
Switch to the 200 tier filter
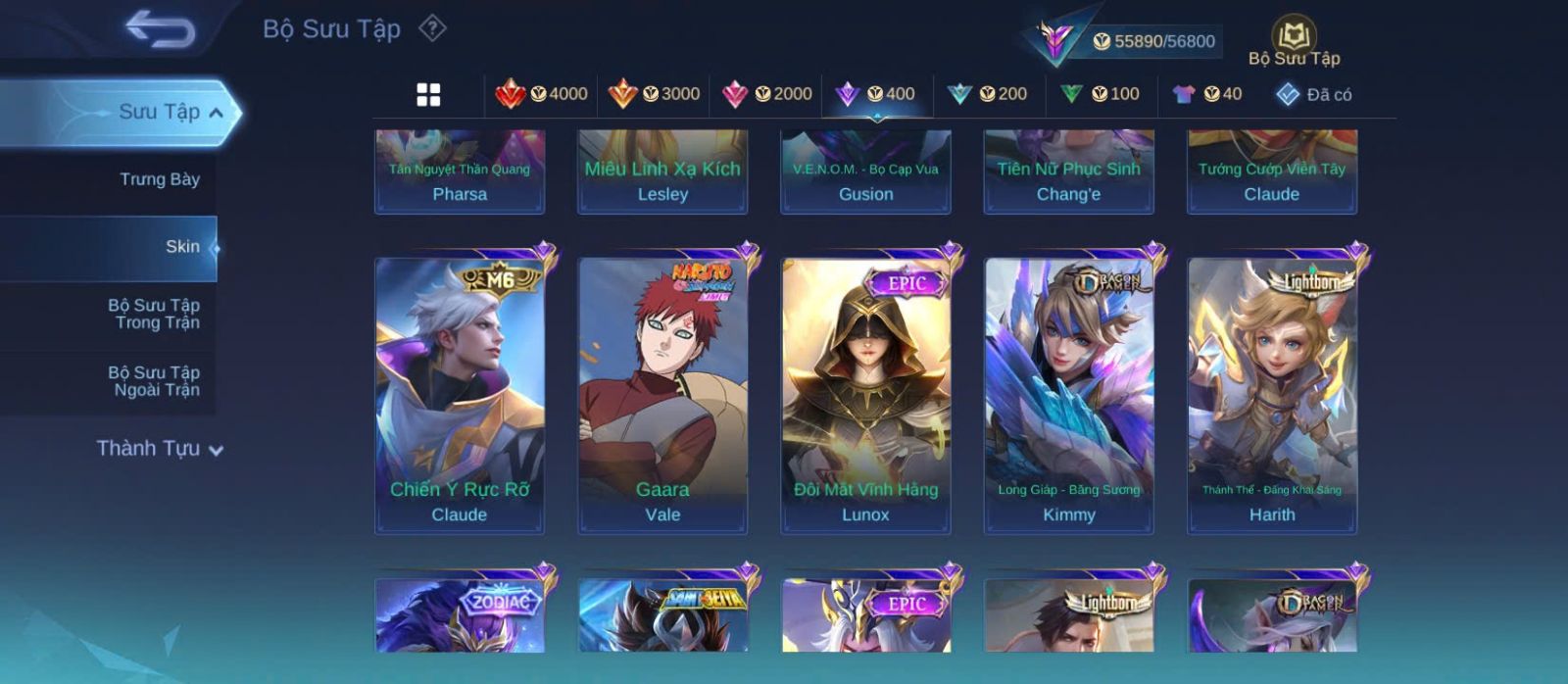click(x=987, y=94)
